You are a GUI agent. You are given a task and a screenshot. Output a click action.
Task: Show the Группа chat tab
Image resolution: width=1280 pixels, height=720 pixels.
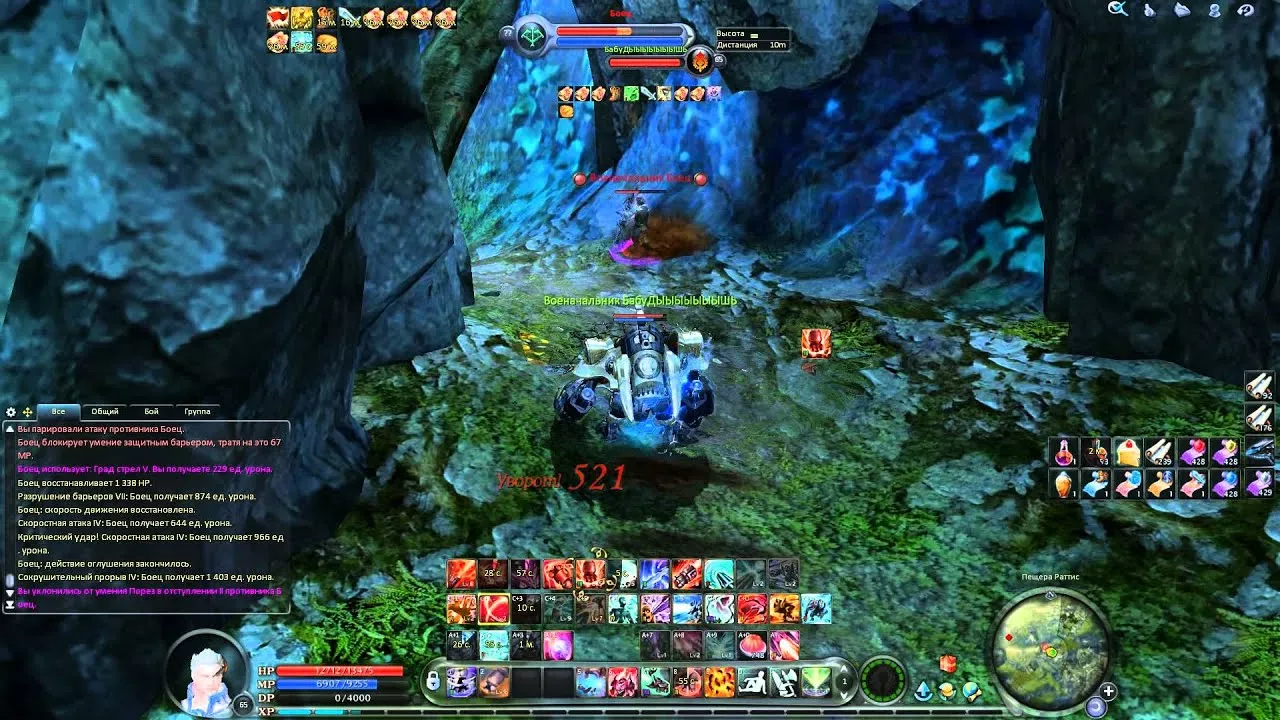[x=197, y=411]
